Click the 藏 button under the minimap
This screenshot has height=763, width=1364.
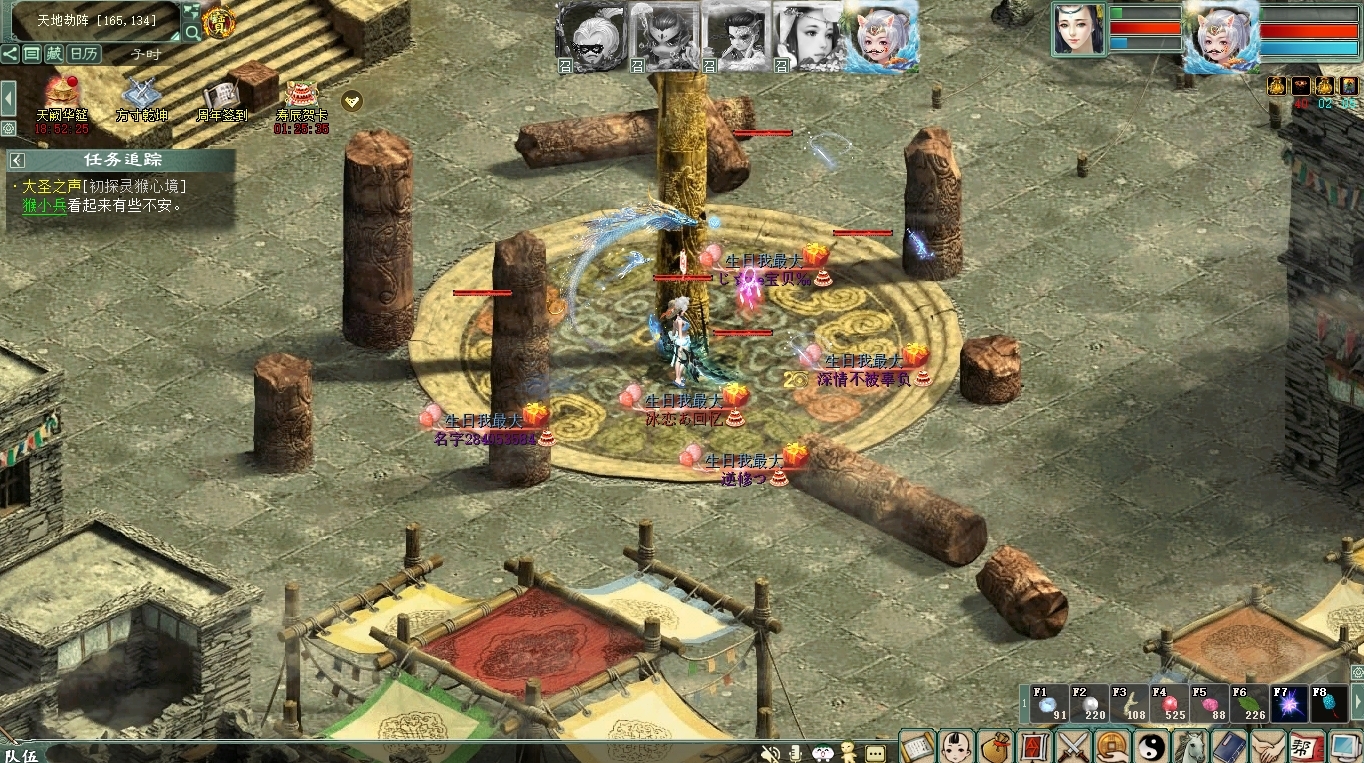pyautogui.click(x=54, y=54)
